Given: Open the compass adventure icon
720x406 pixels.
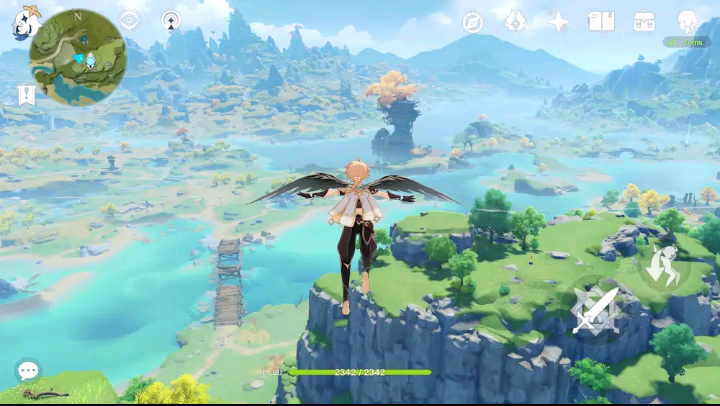Looking at the screenshot, I should pos(473,22).
